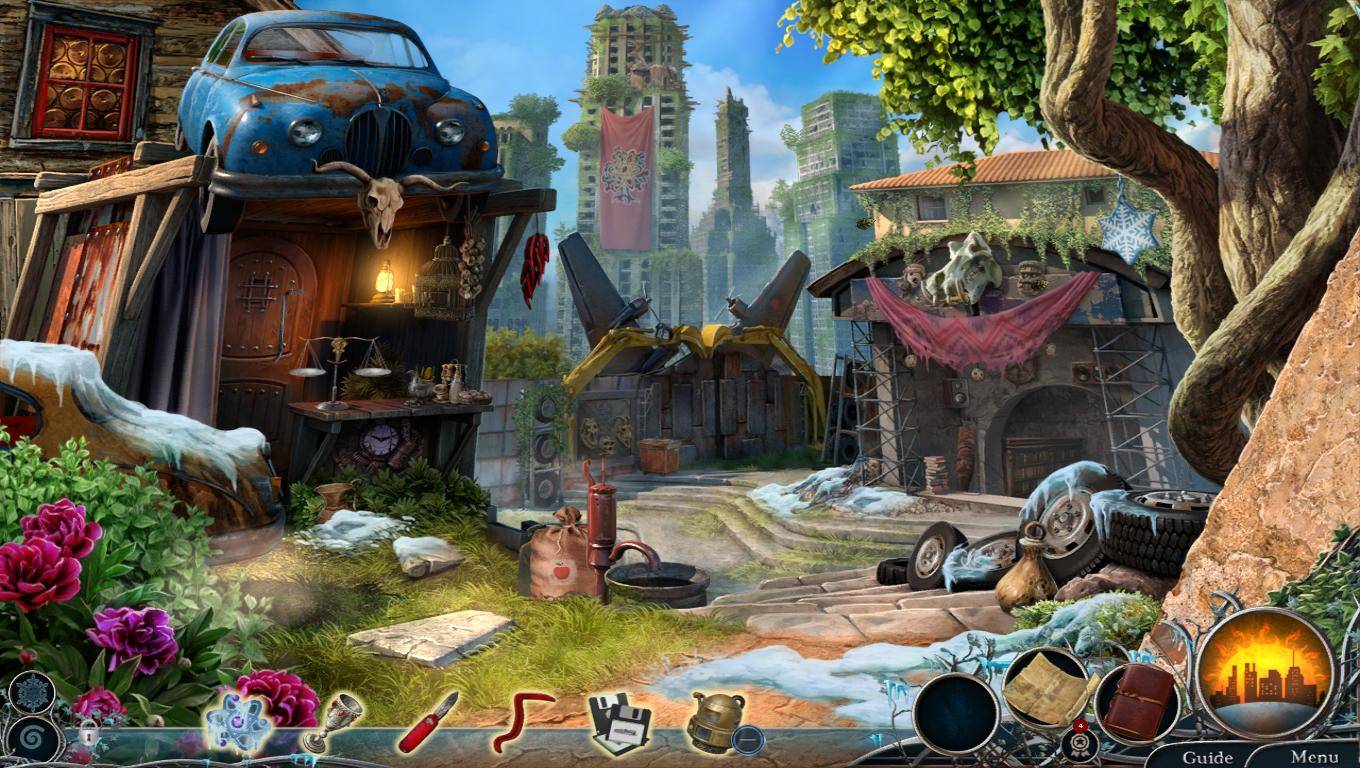Viewport: 1360px width, 768px height.
Task: Choose the floppy disks in inventory
Action: click(619, 721)
